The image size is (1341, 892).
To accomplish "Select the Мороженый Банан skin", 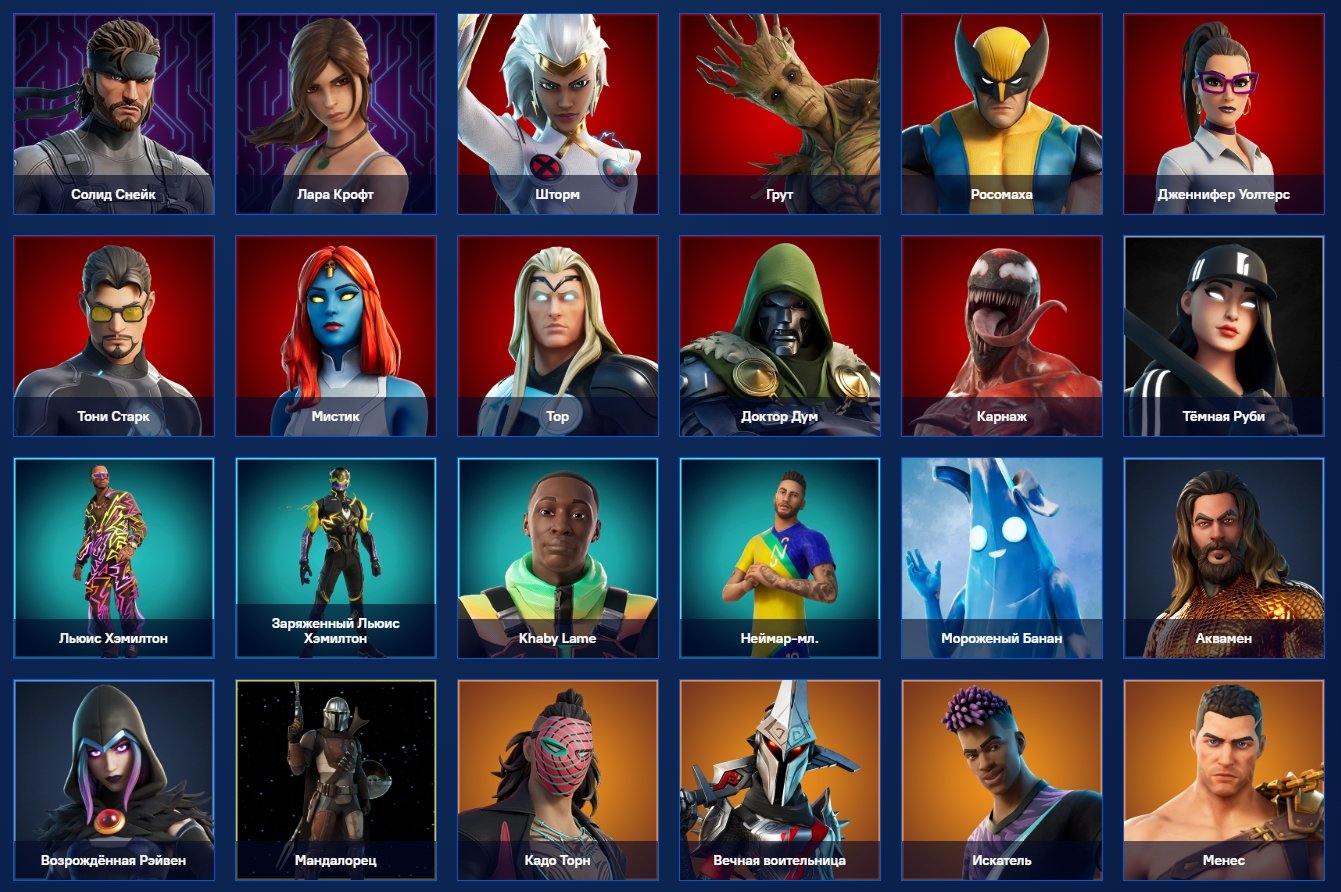I will [x=1003, y=555].
